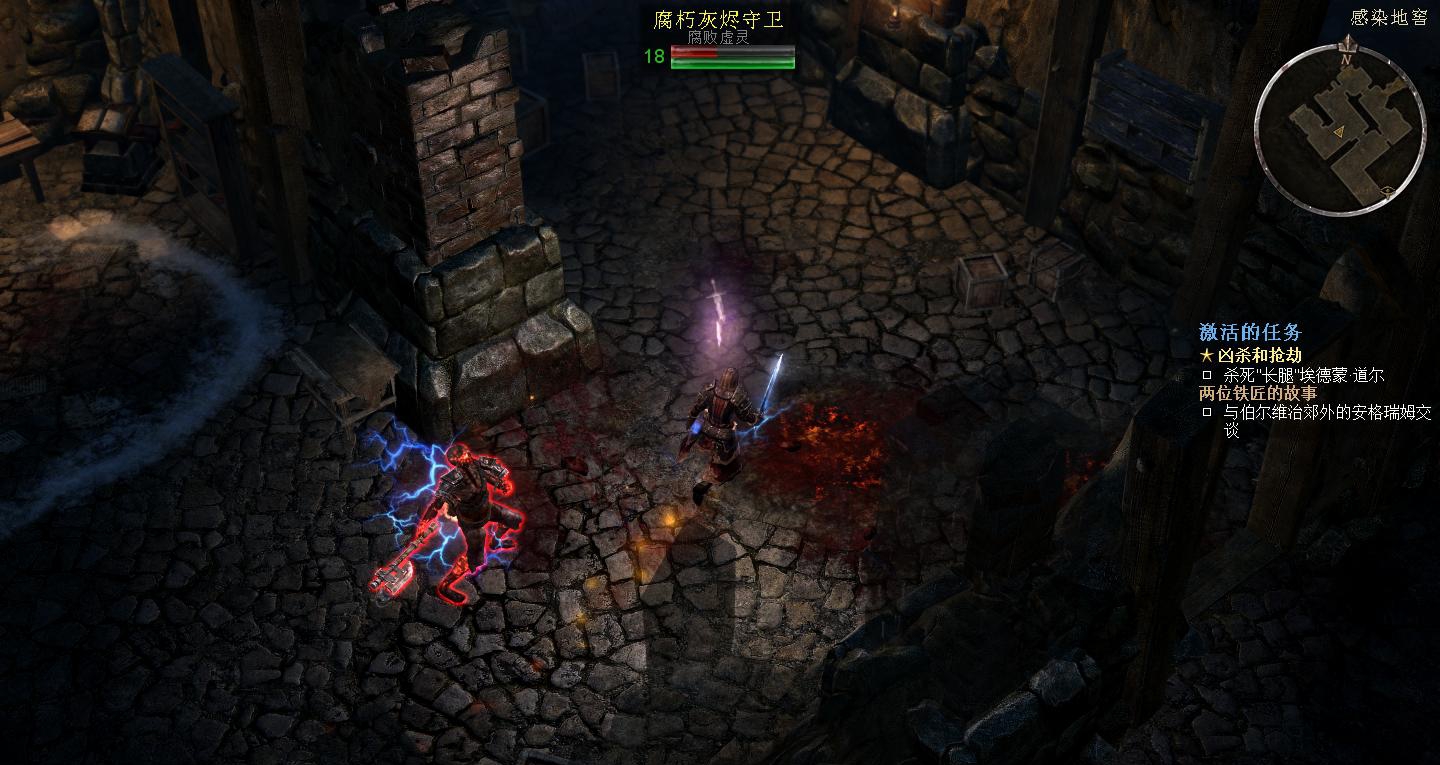This screenshot has width=1440, height=765.
Task: Click the north compass marker on the minimap
Action: (1346, 60)
